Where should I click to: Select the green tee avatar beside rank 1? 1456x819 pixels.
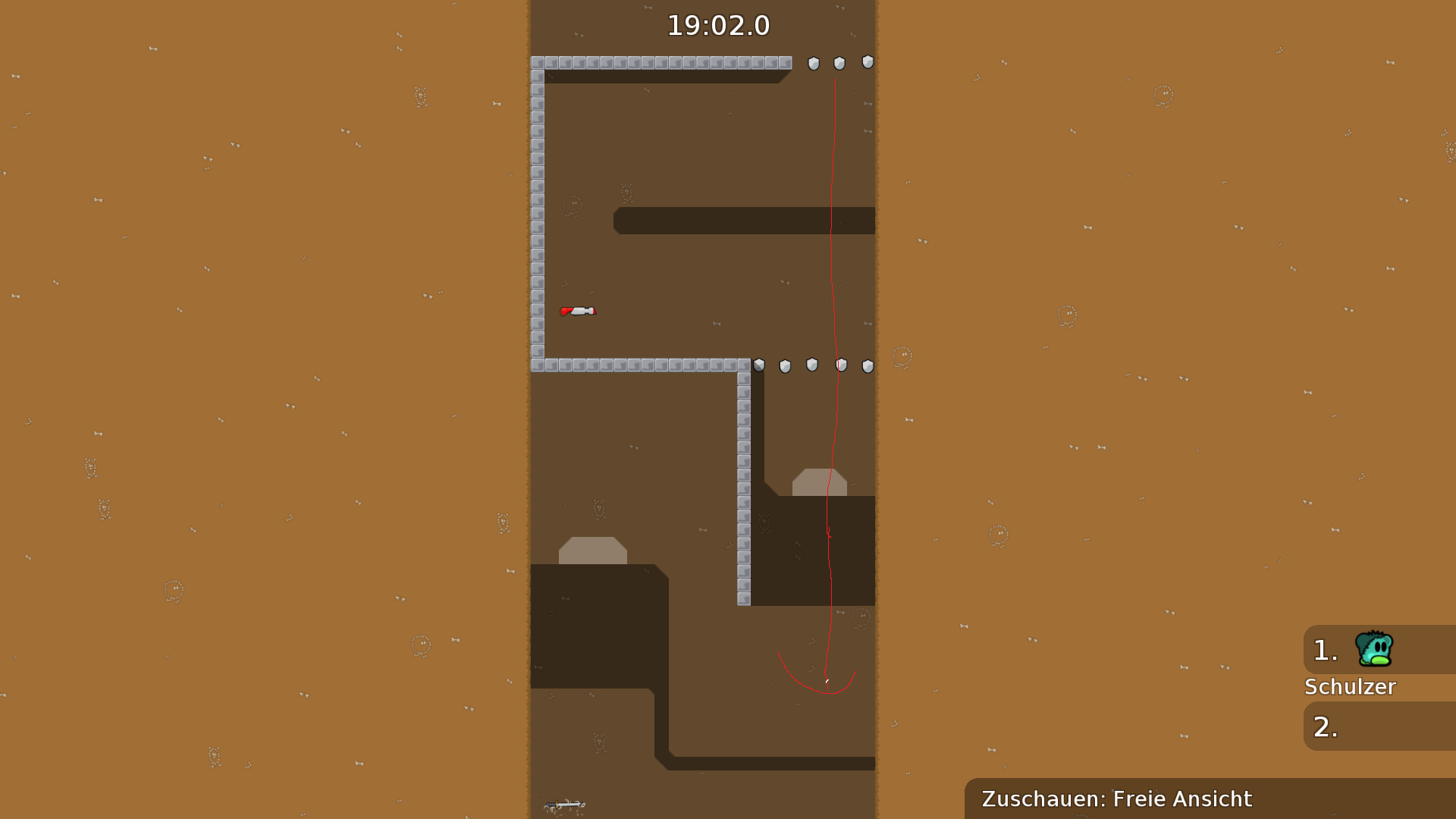(x=1373, y=649)
